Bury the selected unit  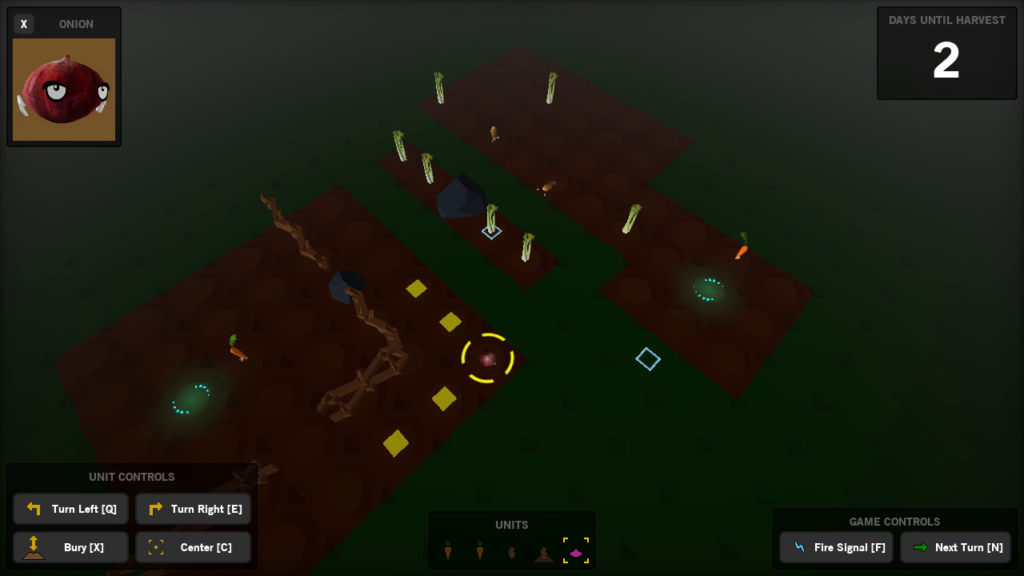tap(71, 547)
